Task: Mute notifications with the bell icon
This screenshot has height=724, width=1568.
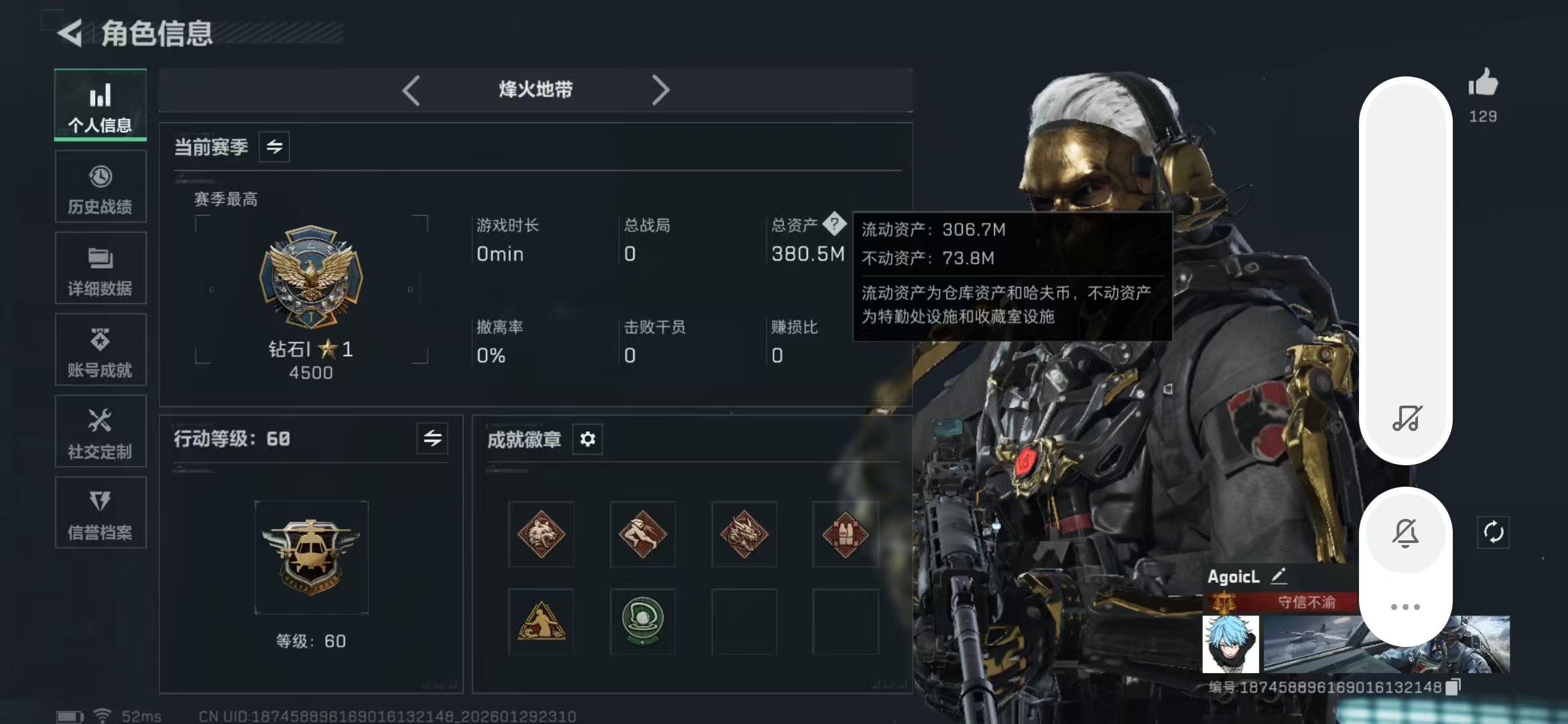Action: coord(1405,532)
